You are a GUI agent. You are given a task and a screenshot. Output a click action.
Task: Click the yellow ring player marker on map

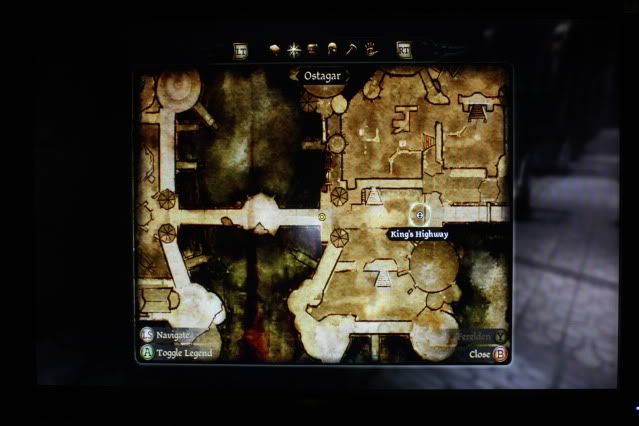[x=322, y=216]
